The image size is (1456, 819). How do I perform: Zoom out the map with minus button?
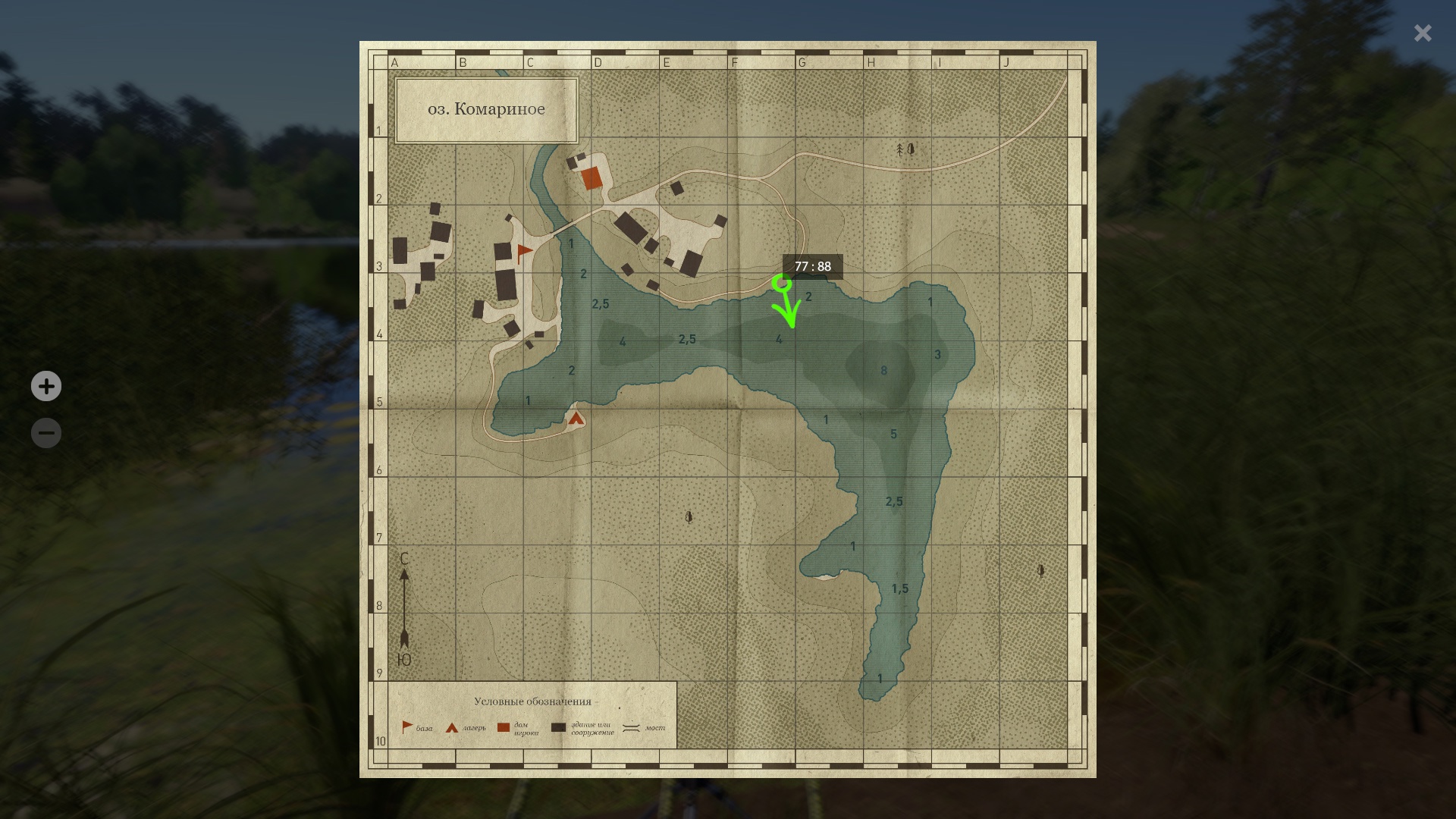tap(46, 433)
